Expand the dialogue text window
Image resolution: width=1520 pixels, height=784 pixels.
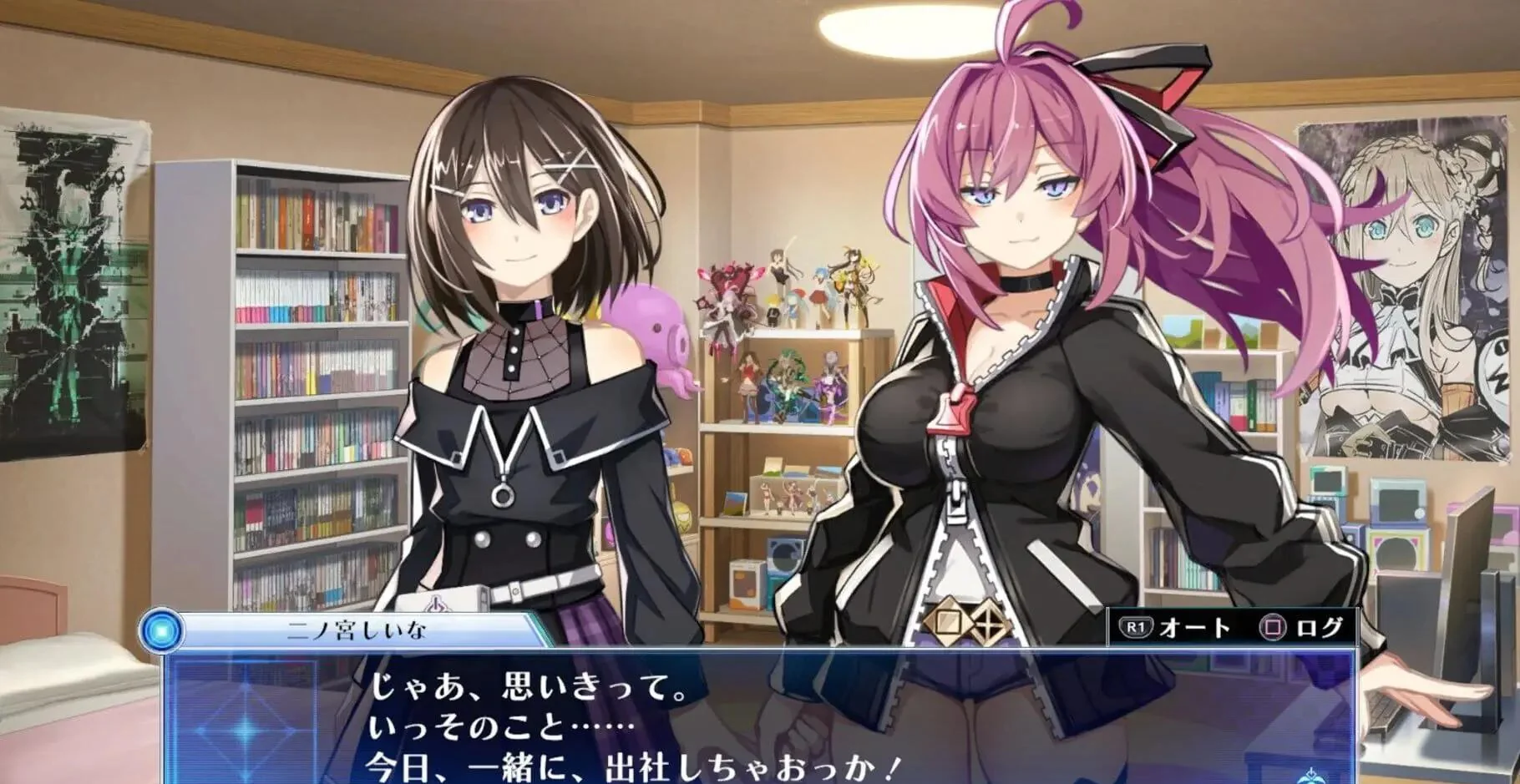(x=752, y=718)
